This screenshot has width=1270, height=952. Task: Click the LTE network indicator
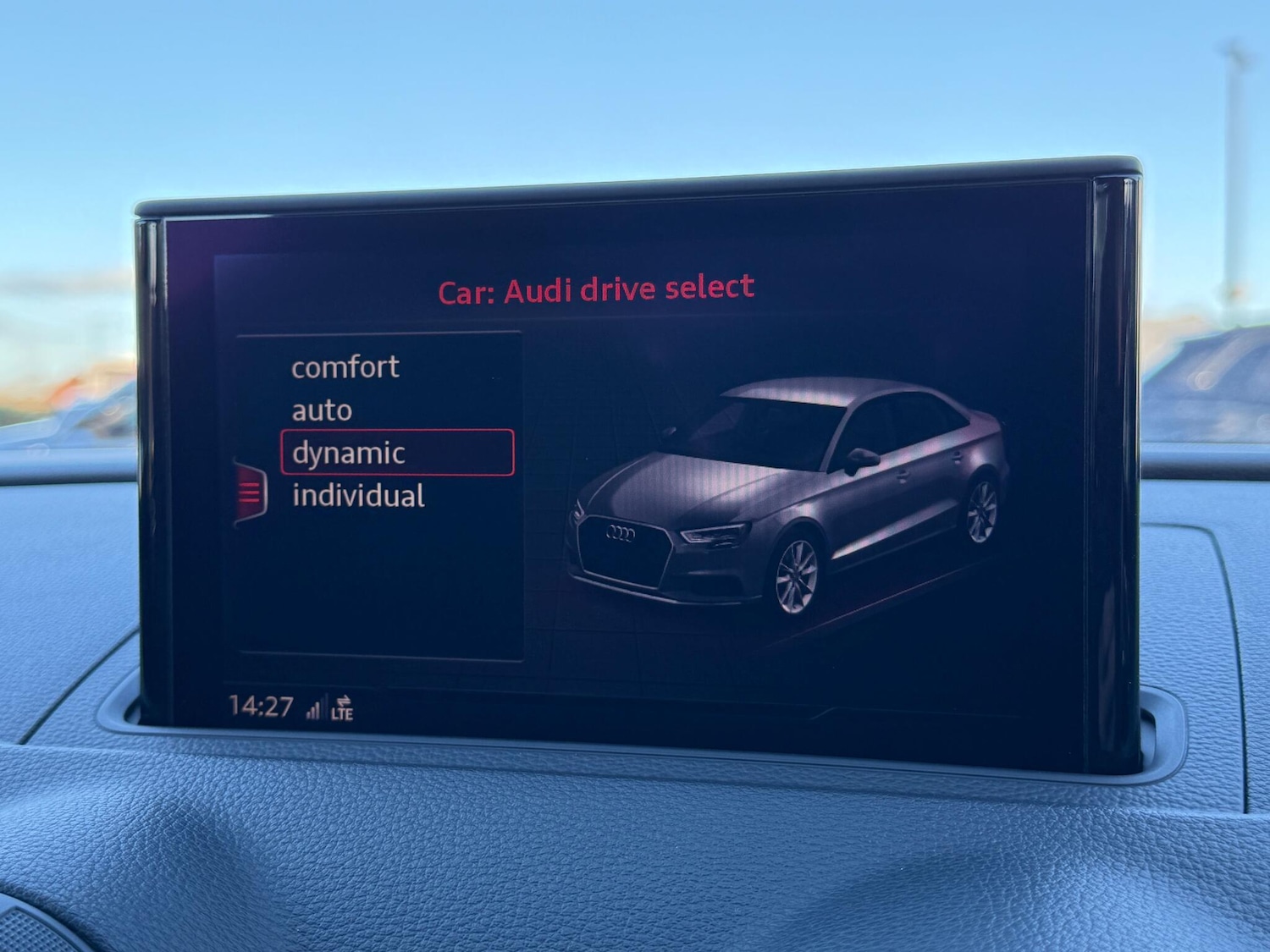point(346,713)
